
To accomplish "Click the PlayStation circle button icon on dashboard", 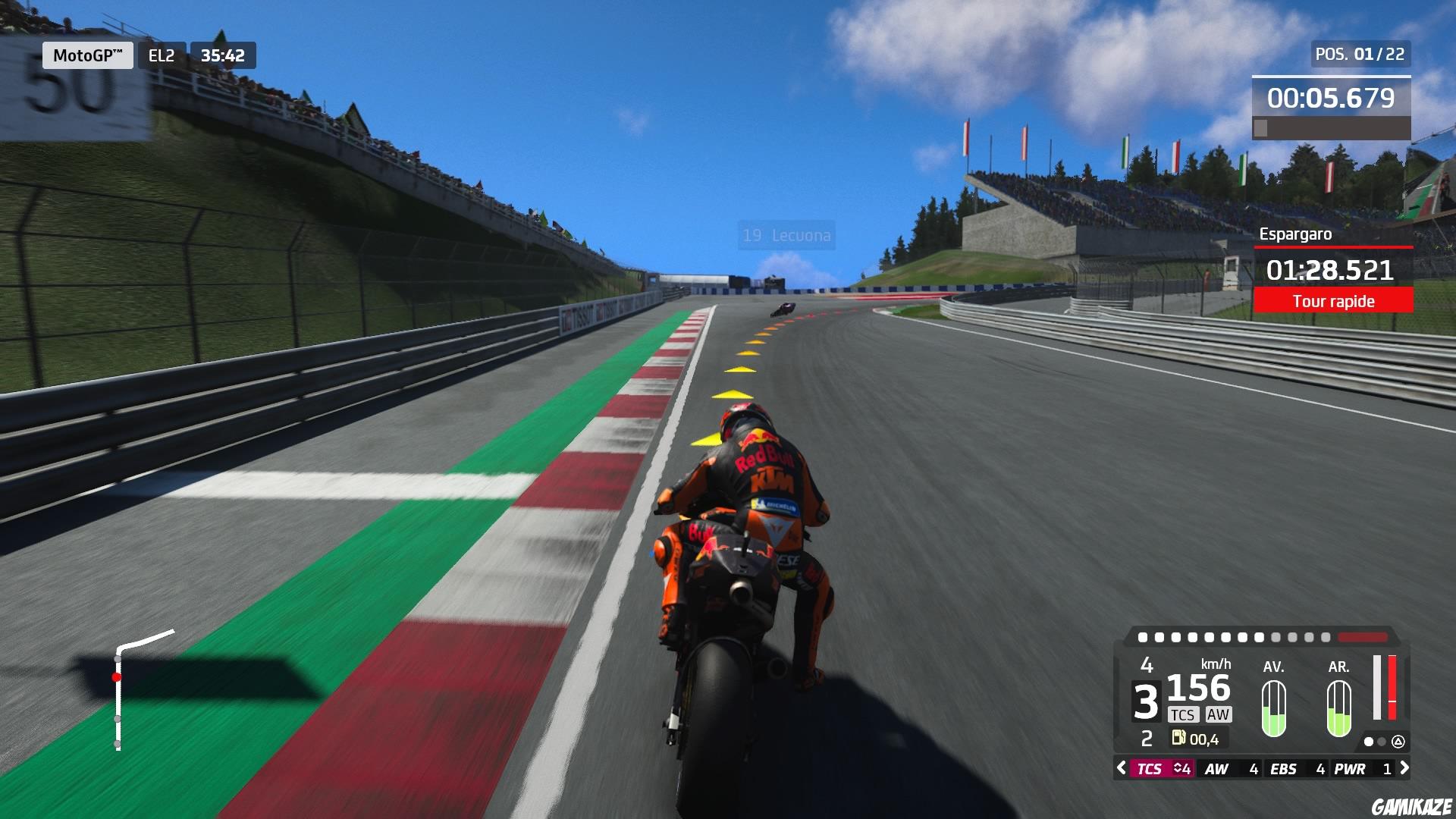I will (1399, 742).
